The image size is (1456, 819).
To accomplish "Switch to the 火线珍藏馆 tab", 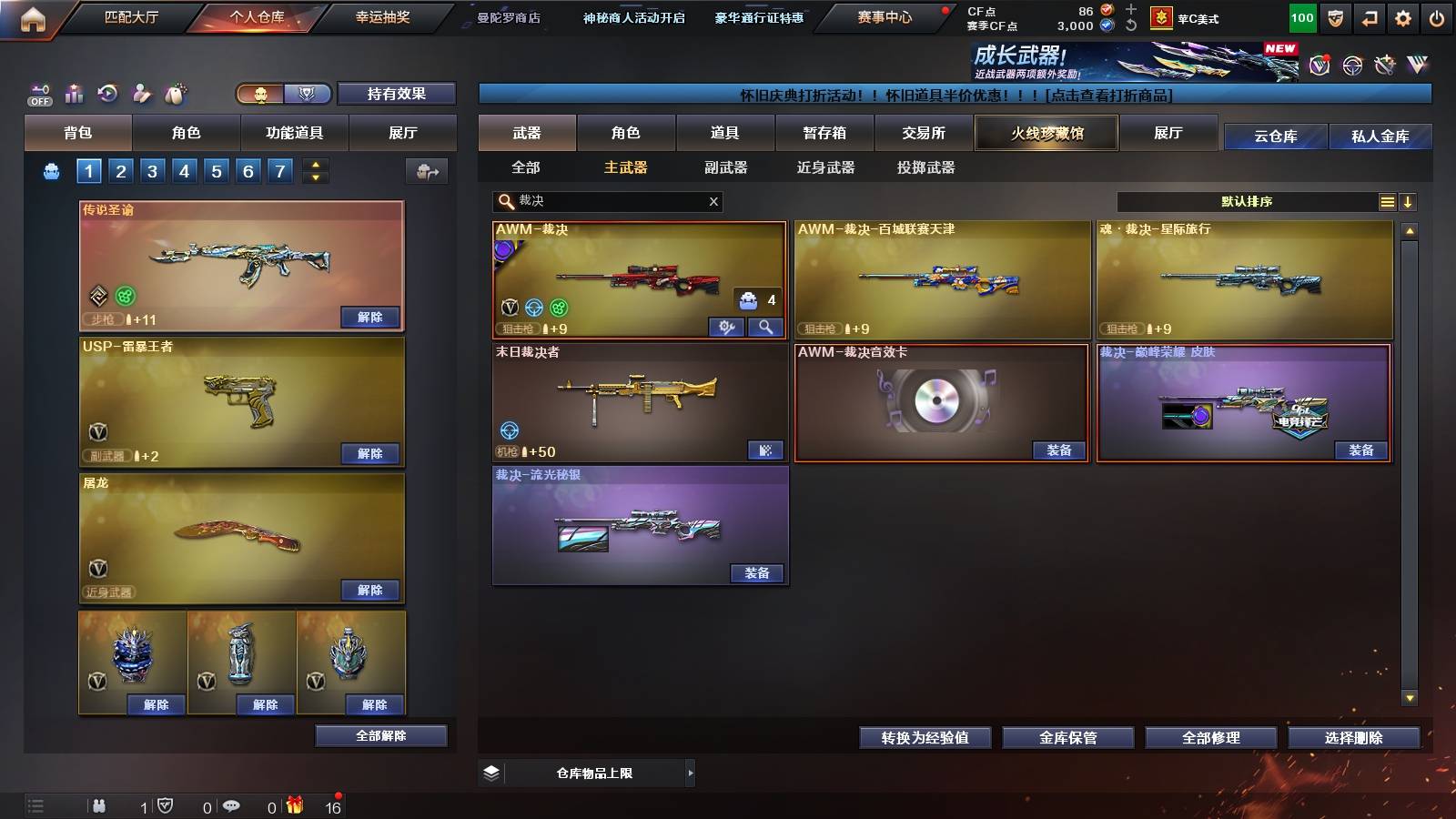I will pyautogui.click(x=1046, y=133).
